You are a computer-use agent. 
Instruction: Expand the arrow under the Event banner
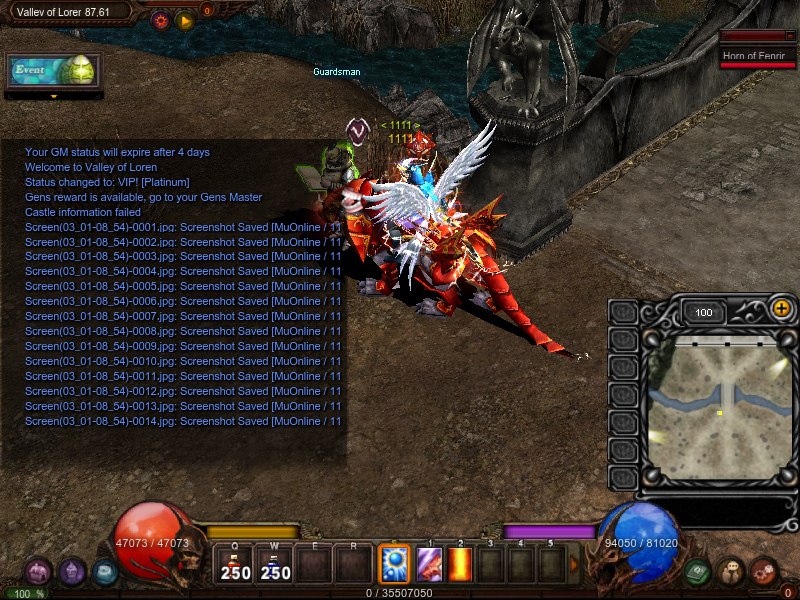coord(54,97)
